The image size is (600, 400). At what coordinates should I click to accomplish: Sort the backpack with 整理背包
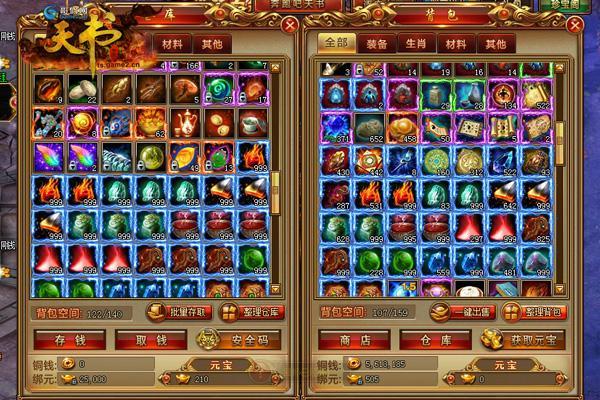tap(536, 312)
